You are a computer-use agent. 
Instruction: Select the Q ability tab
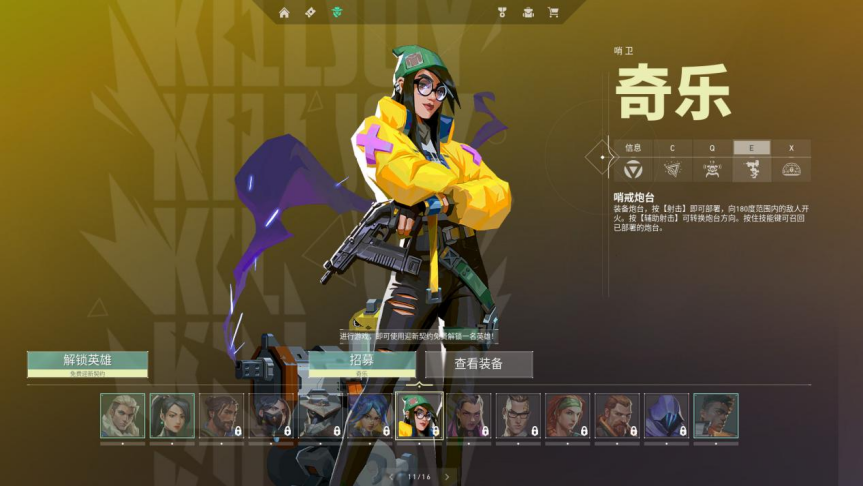pos(712,148)
